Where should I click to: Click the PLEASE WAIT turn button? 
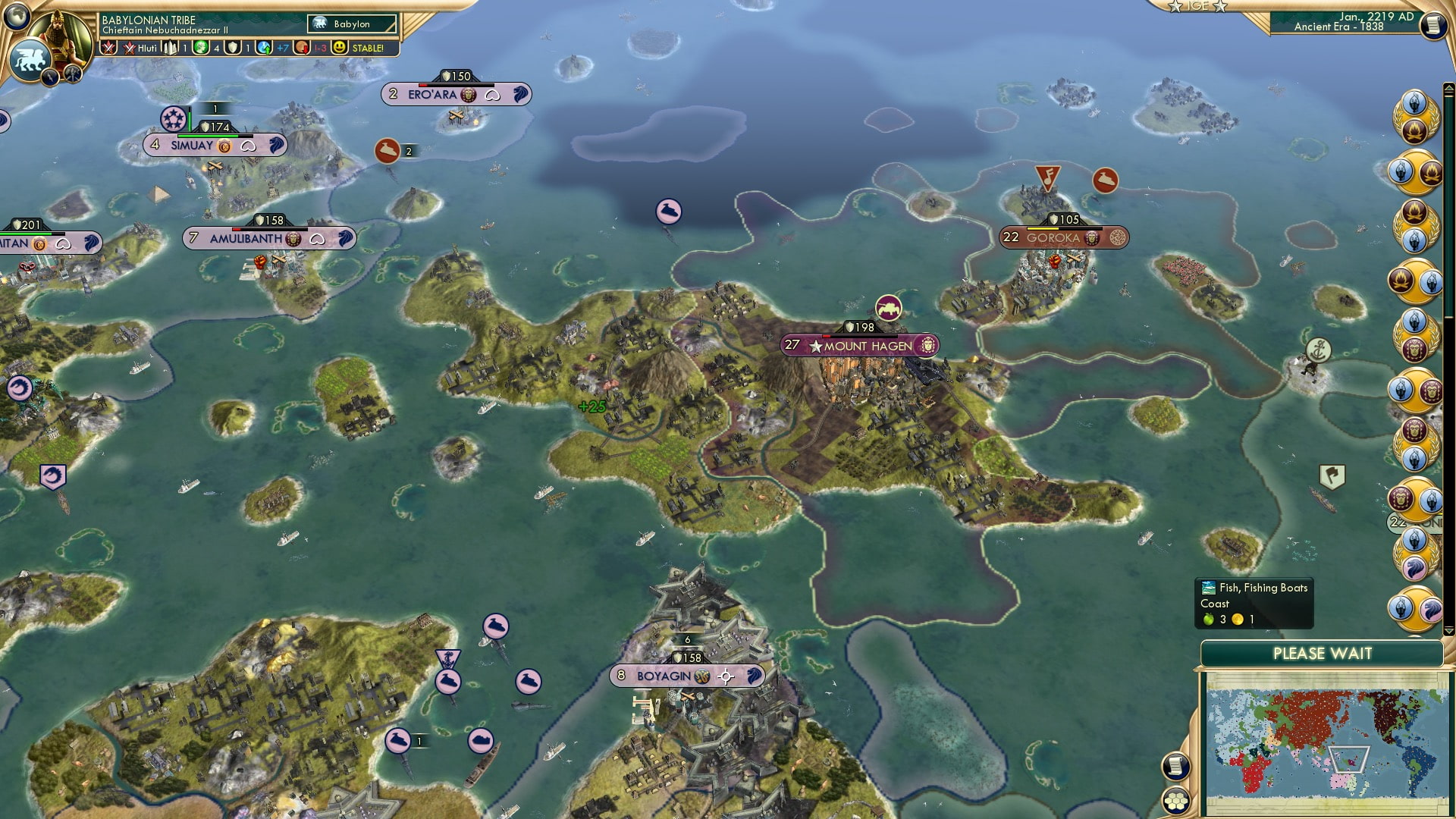1324,653
